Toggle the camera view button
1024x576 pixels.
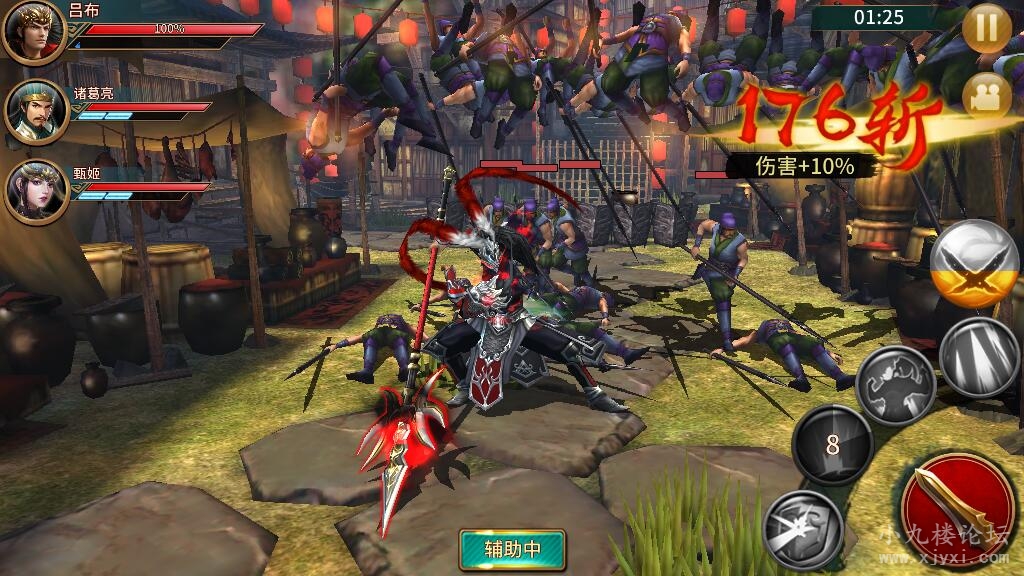986,96
